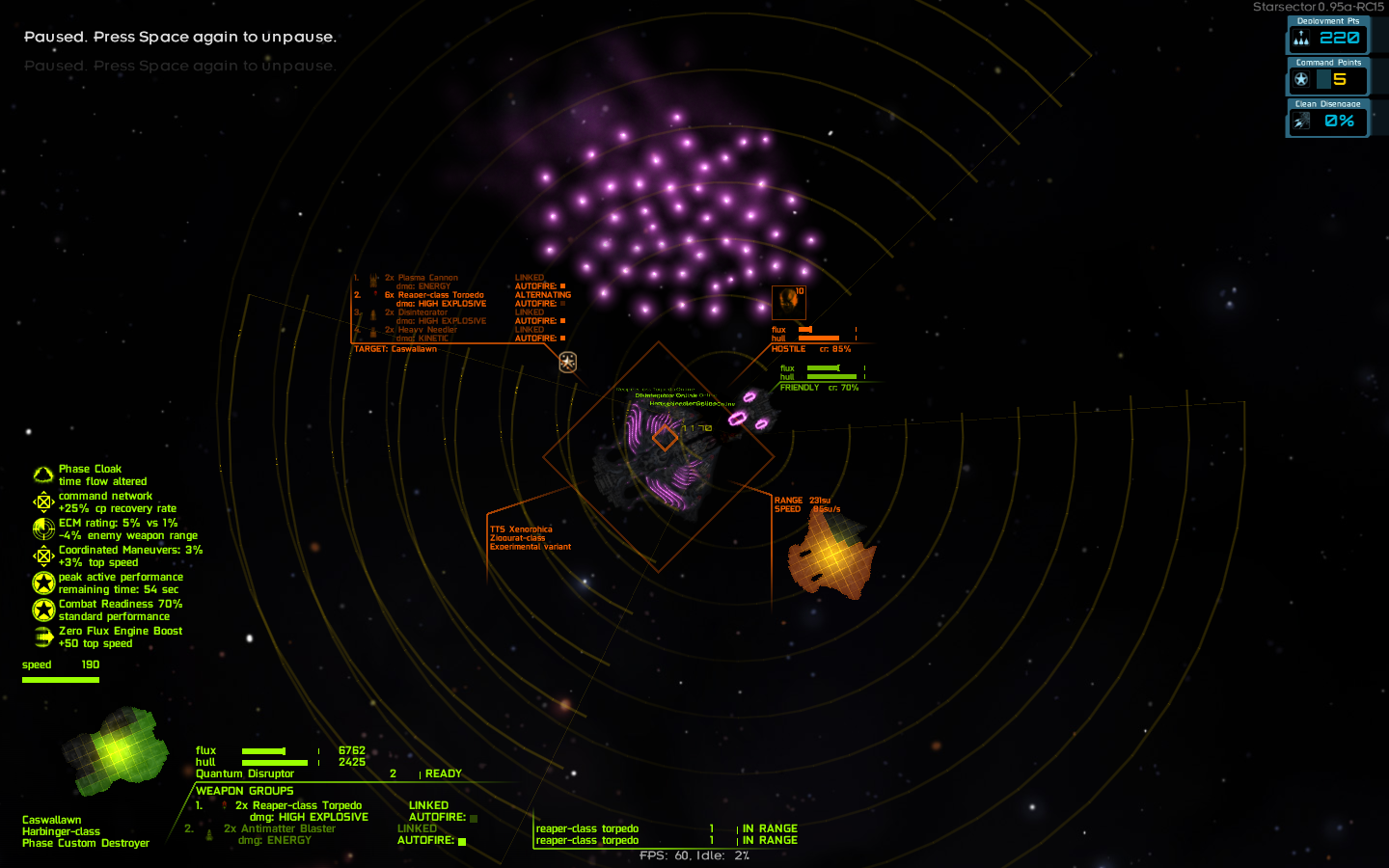This screenshot has height=868, width=1389.
Task: Select the Caswallawn ship map blob
Action: pyautogui.click(x=114, y=752)
